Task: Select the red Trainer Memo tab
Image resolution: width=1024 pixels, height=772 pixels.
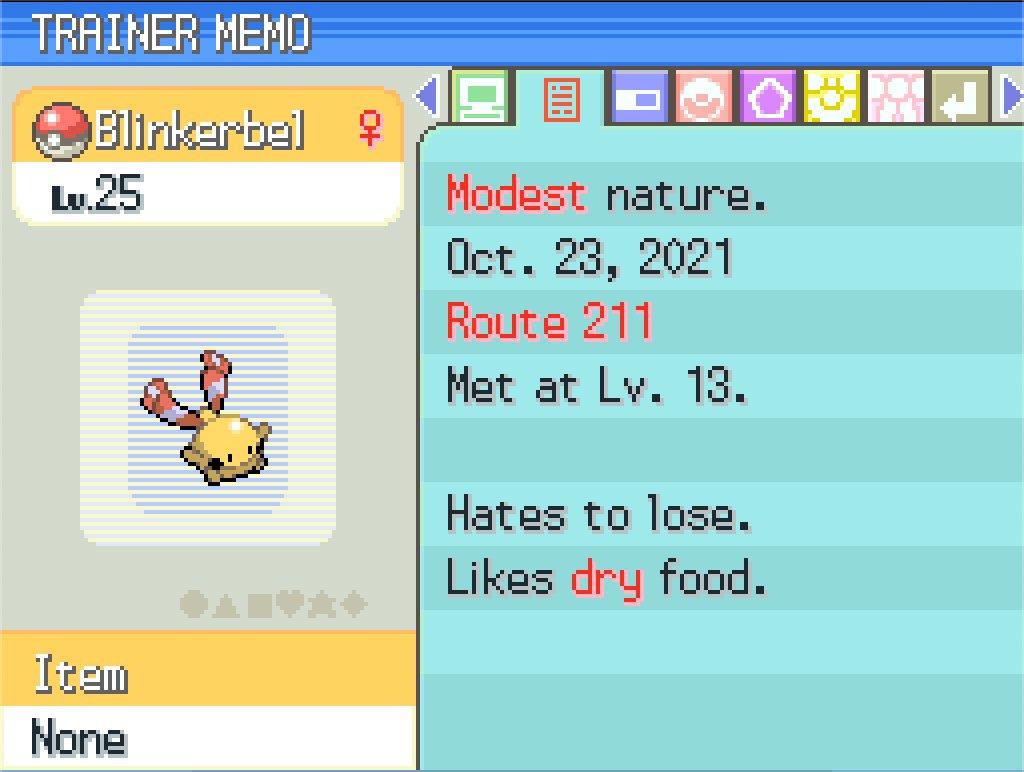Action: [x=561, y=100]
